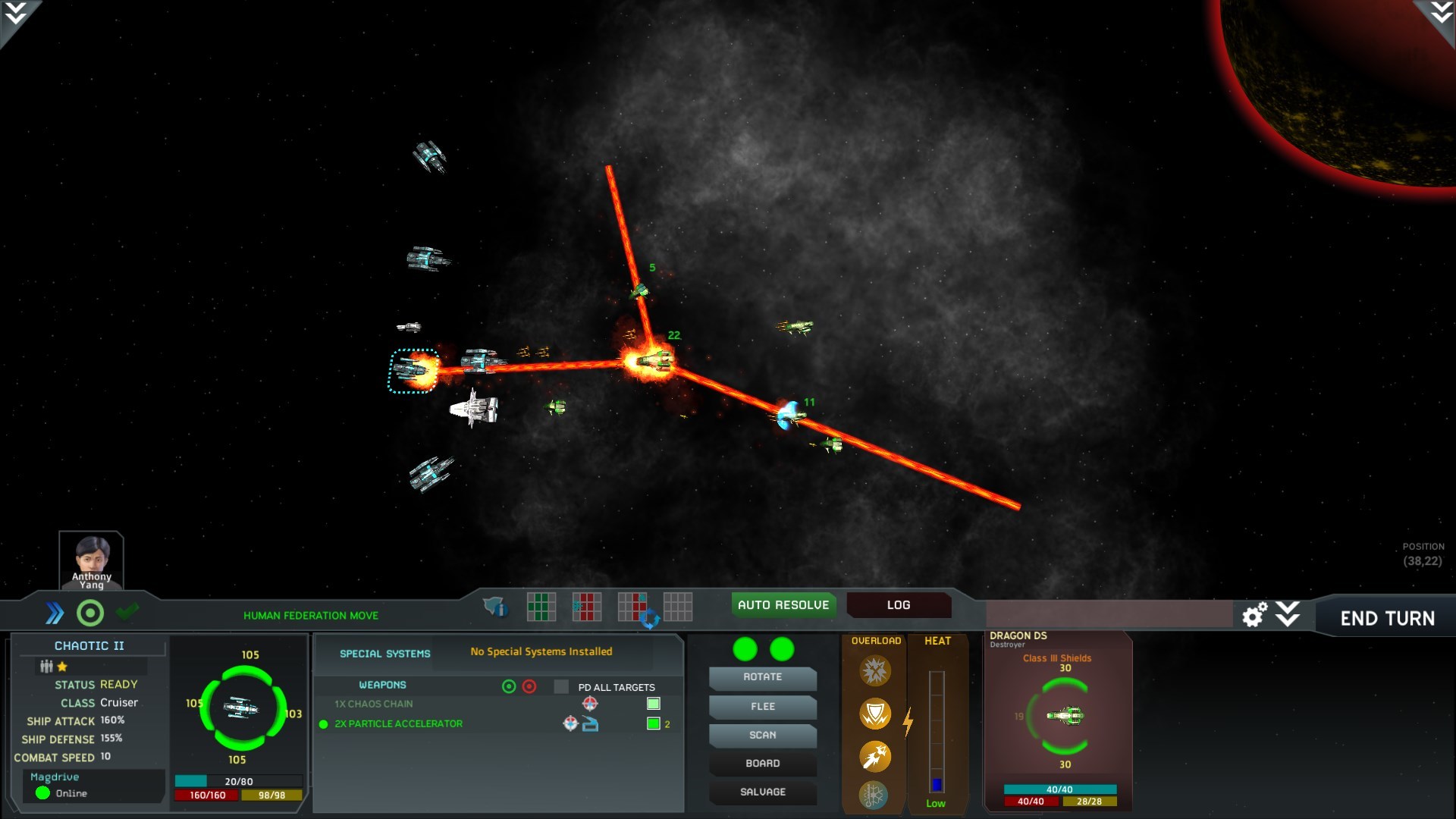Image resolution: width=1456 pixels, height=819 pixels.
Task: Activate the weapon damage overload ability
Action: 874,670
